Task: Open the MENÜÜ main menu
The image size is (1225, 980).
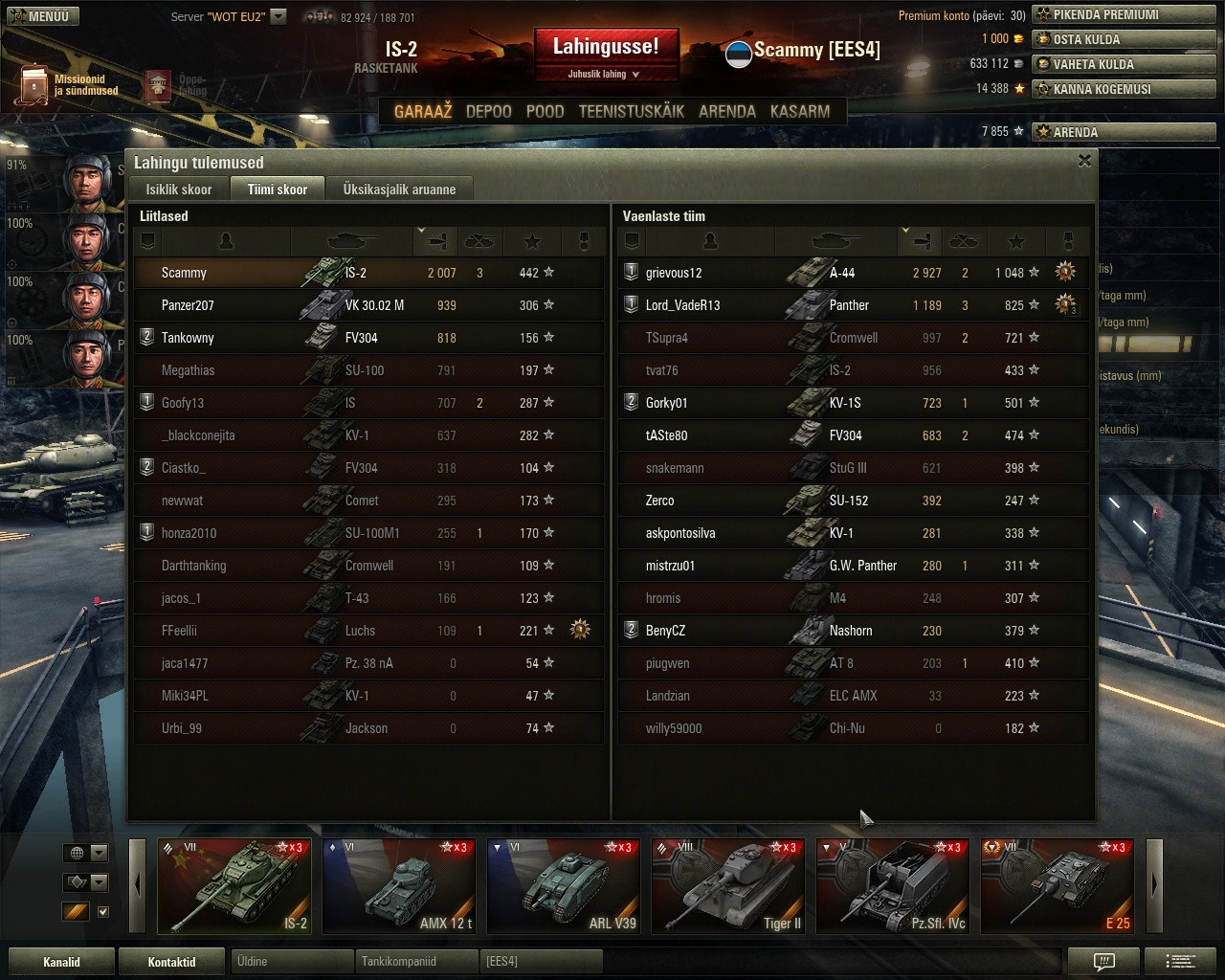Action: (40, 16)
